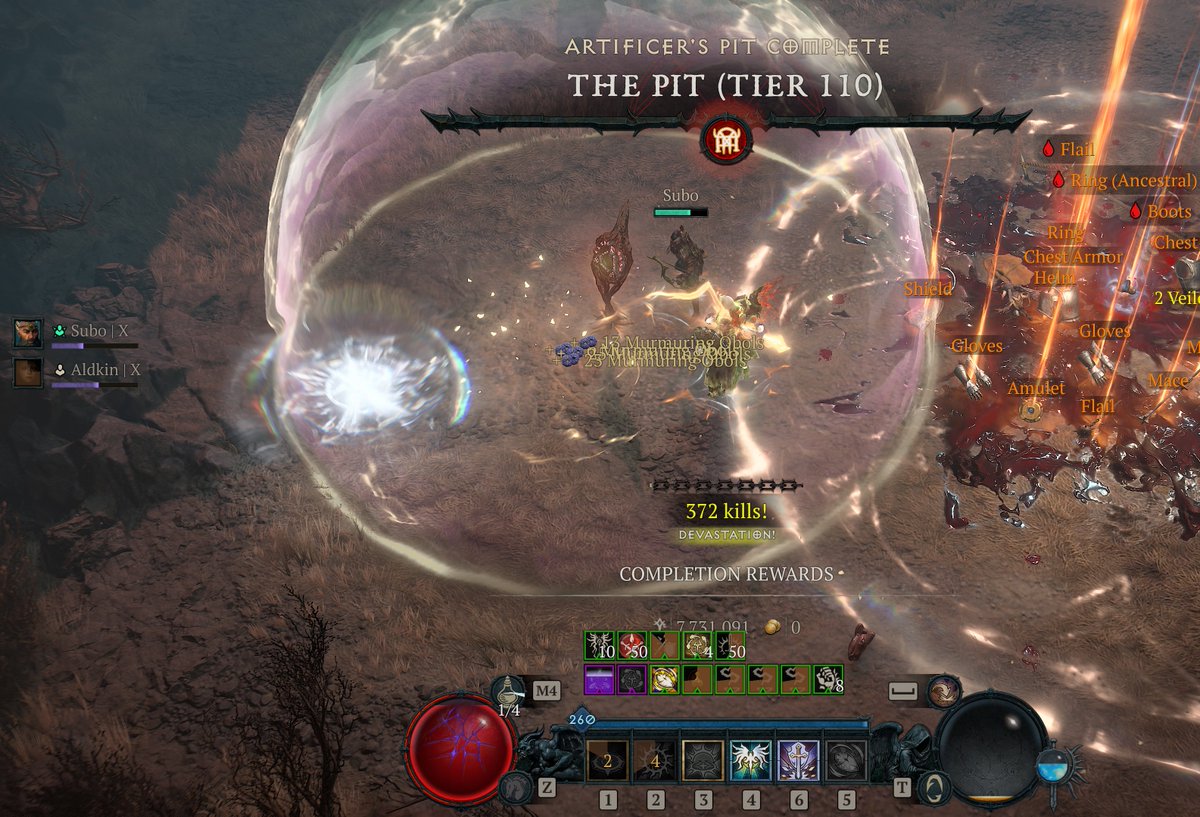Image resolution: width=1200 pixels, height=817 pixels.
Task: Inspect the fist buff icon showing 8
Action: pos(827,680)
